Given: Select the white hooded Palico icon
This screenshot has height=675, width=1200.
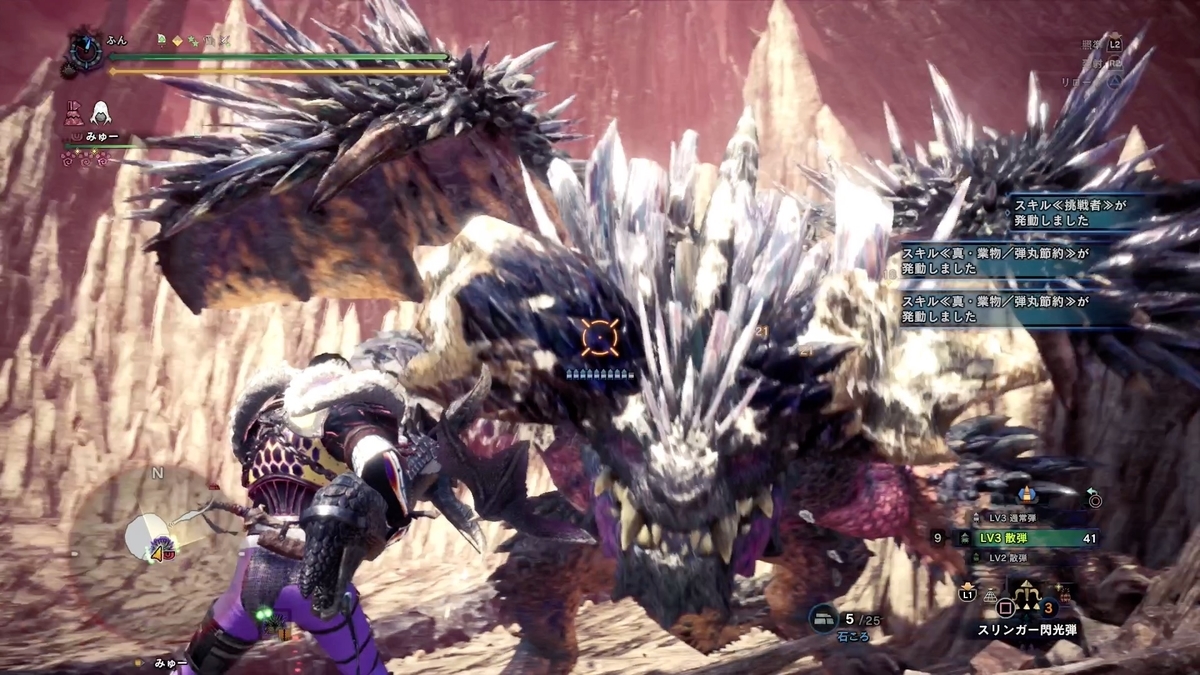Looking at the screenshot, I should coord(102,112).
